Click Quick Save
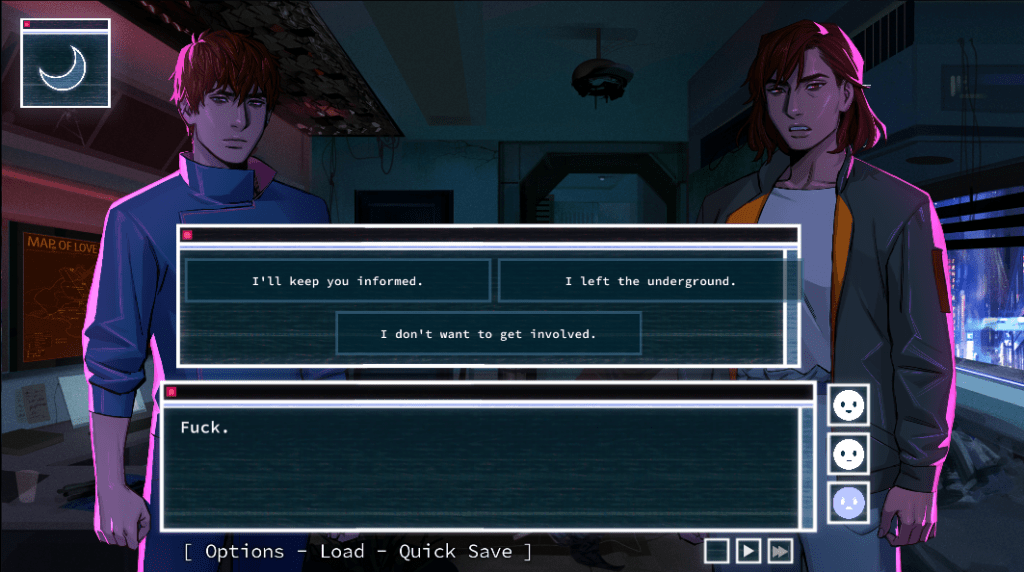Viewport: 1024px width, 572px height. coord(455,551)
